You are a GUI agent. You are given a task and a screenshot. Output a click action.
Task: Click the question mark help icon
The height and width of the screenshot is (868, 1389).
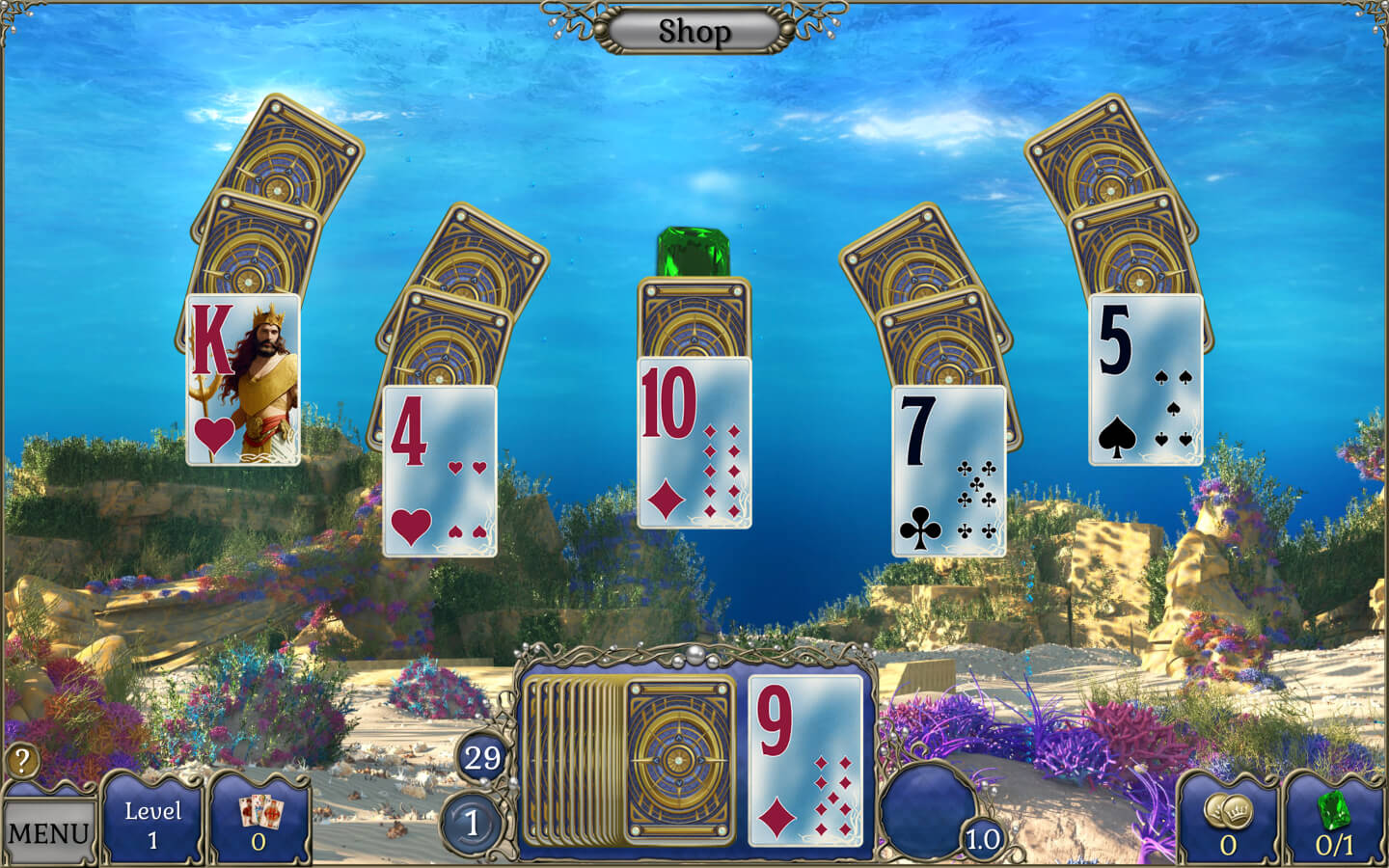(x=22, y=761)
